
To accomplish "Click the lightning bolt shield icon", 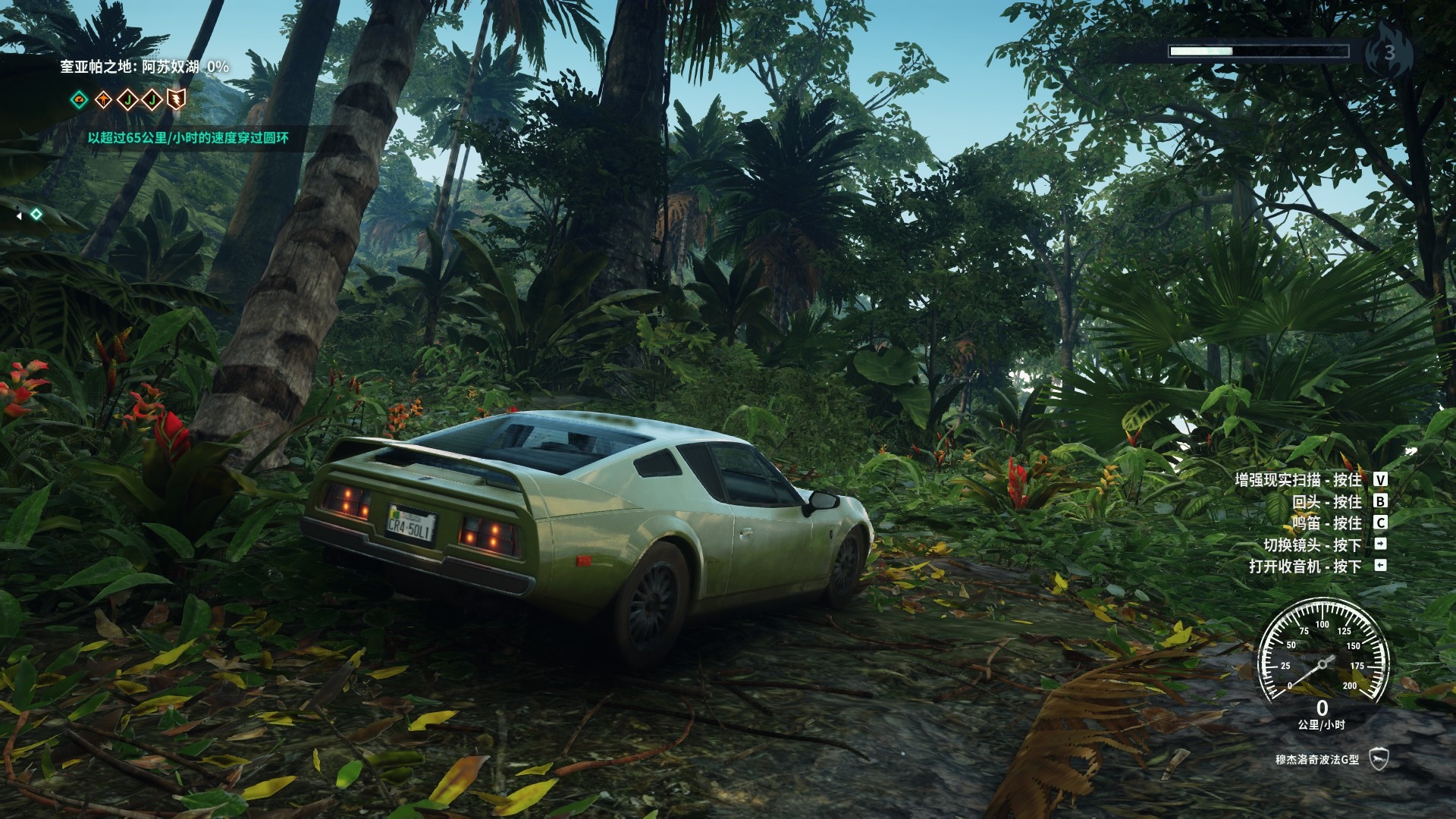I will (176, 99).
